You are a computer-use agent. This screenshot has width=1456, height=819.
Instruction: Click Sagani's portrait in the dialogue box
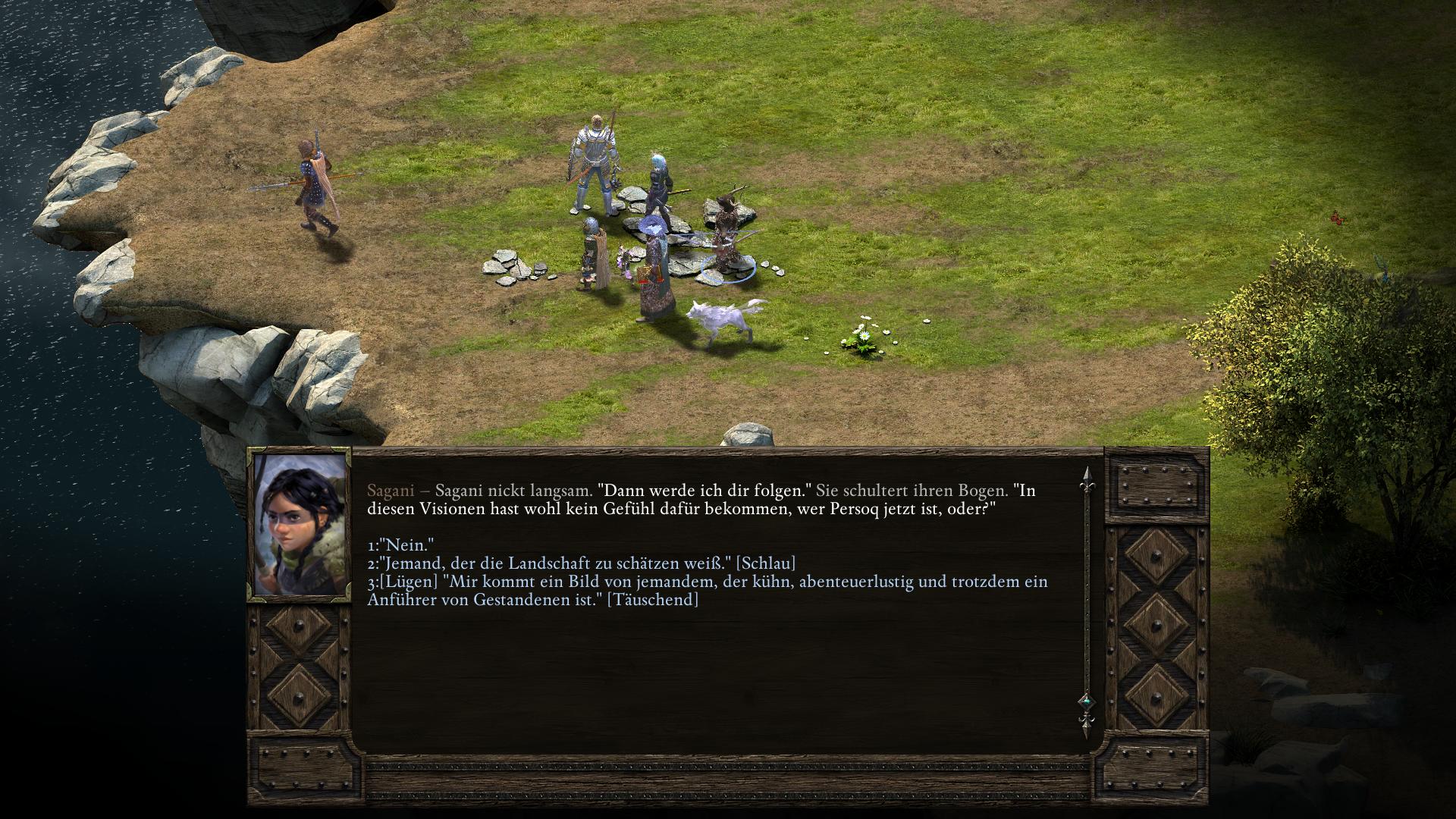coord(299,525)
